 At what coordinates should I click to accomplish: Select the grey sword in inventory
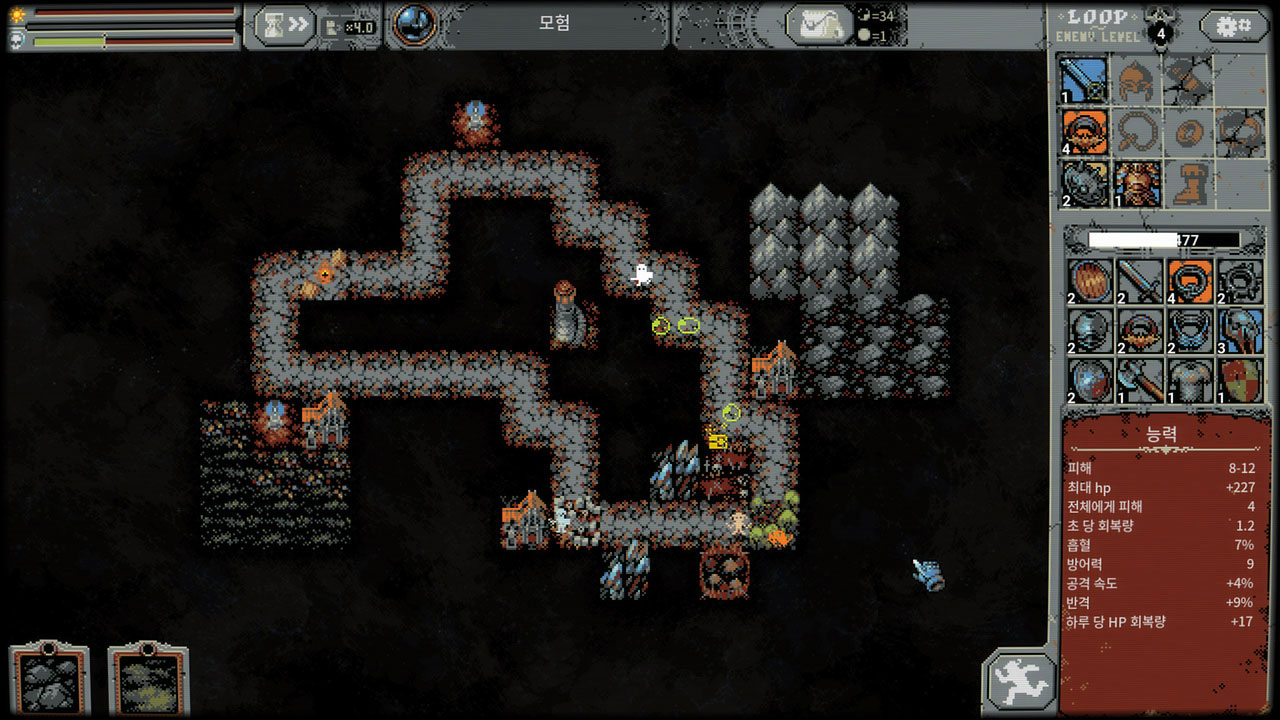coord(1139,281)
